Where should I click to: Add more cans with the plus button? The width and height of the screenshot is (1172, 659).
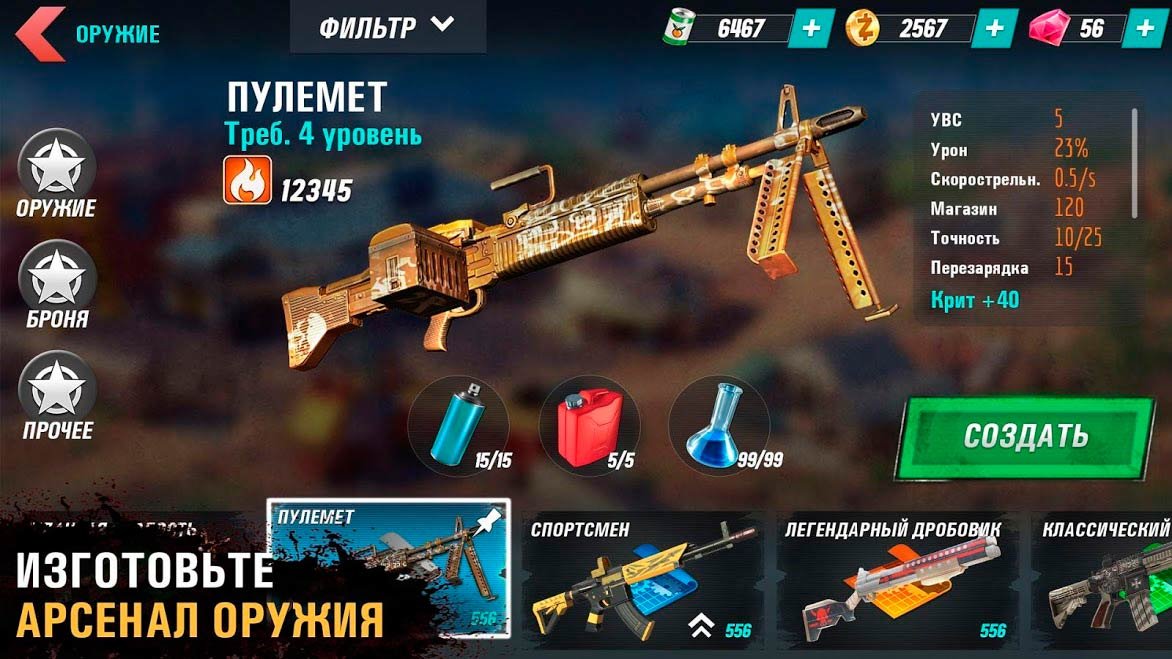(811, 28)
